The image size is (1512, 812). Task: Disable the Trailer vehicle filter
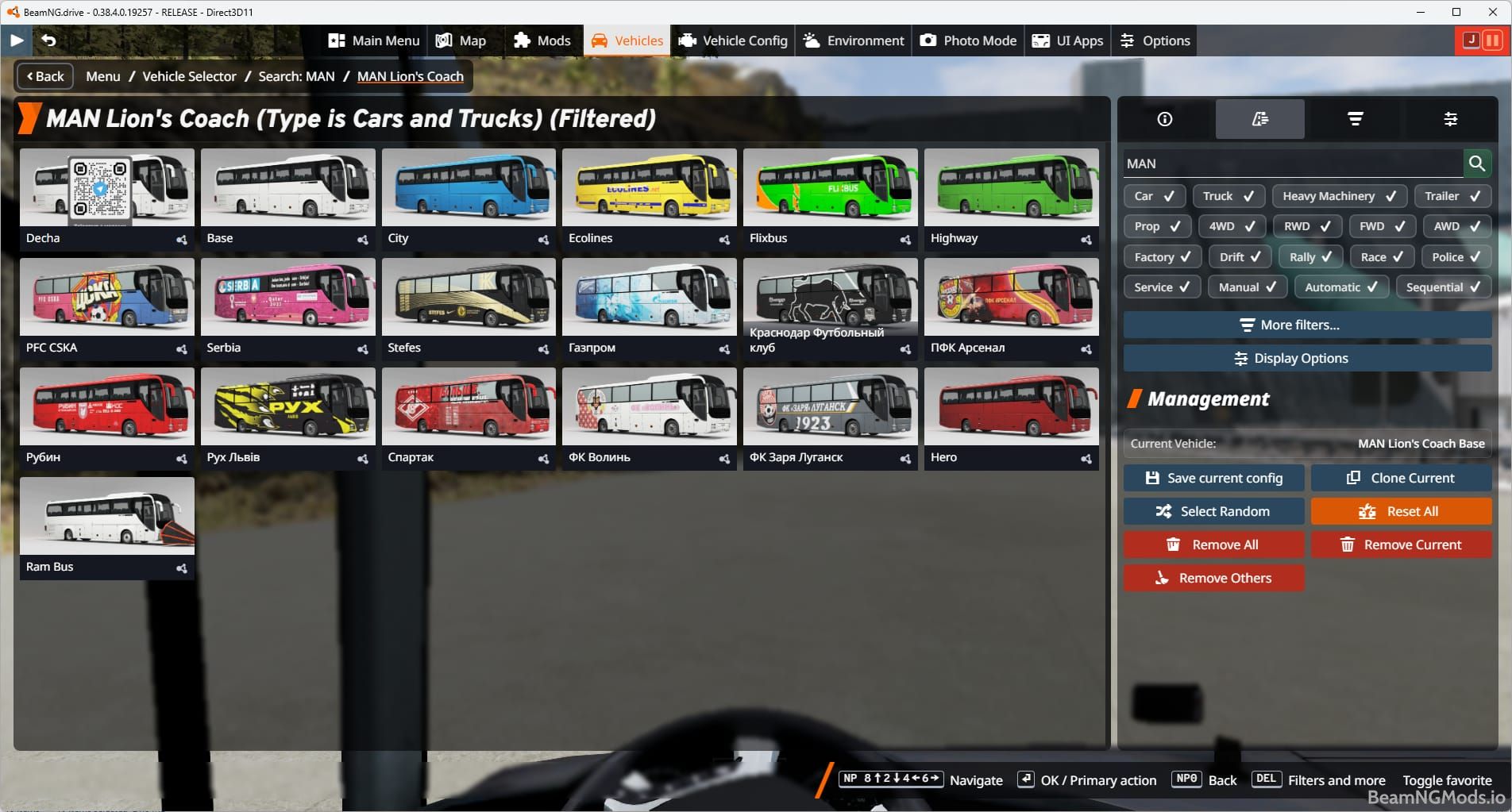click(x=1452, y=196)
